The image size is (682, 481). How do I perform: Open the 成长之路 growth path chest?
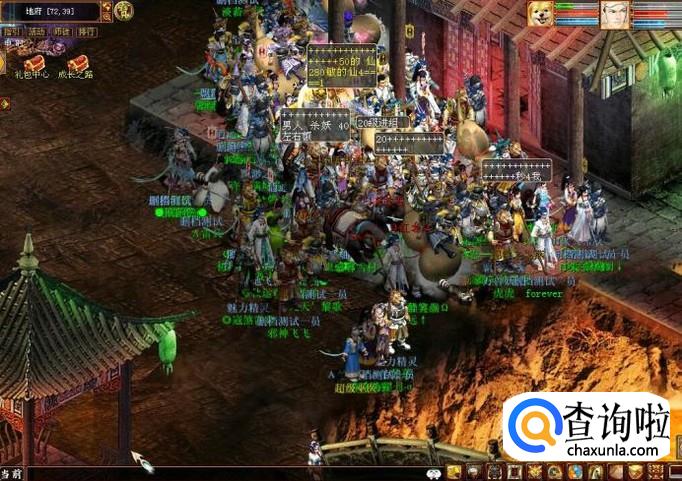77,62
